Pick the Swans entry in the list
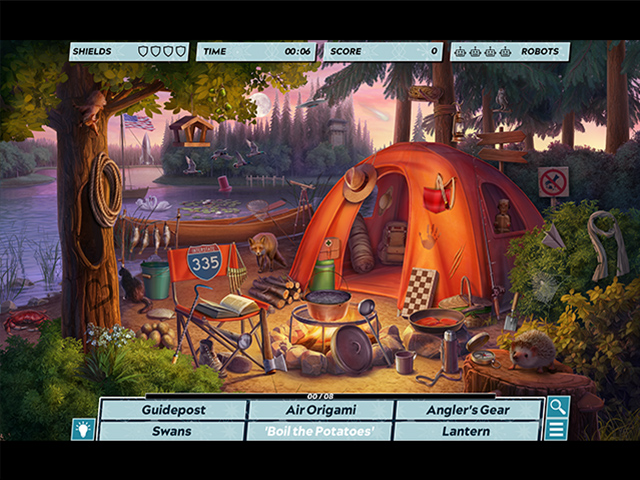640x480 pixels. tap(172, 431)
